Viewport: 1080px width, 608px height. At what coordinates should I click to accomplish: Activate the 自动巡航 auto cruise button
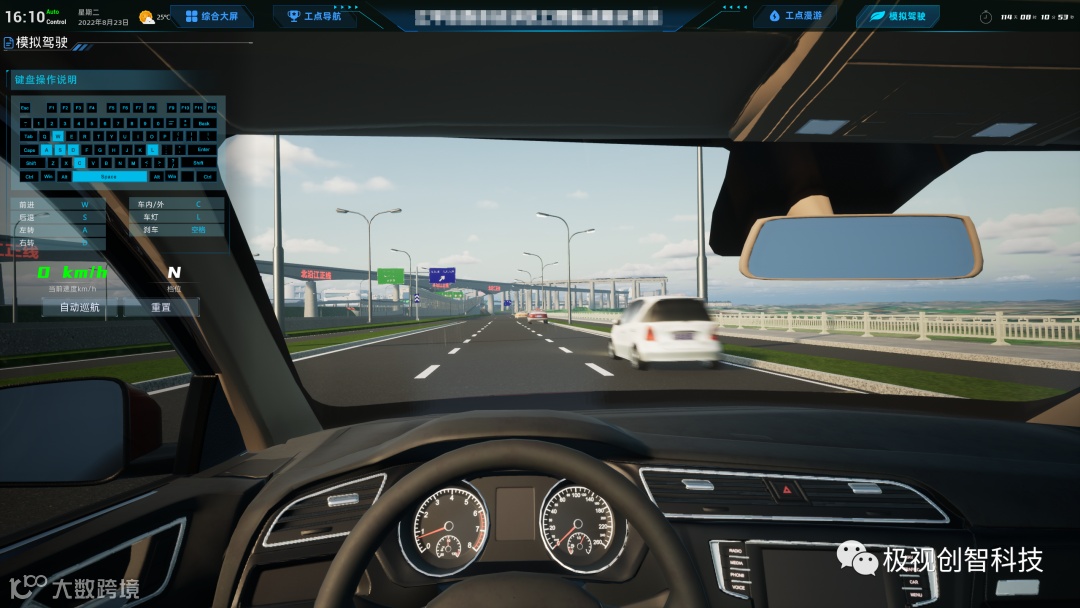[x=80, y=307]
